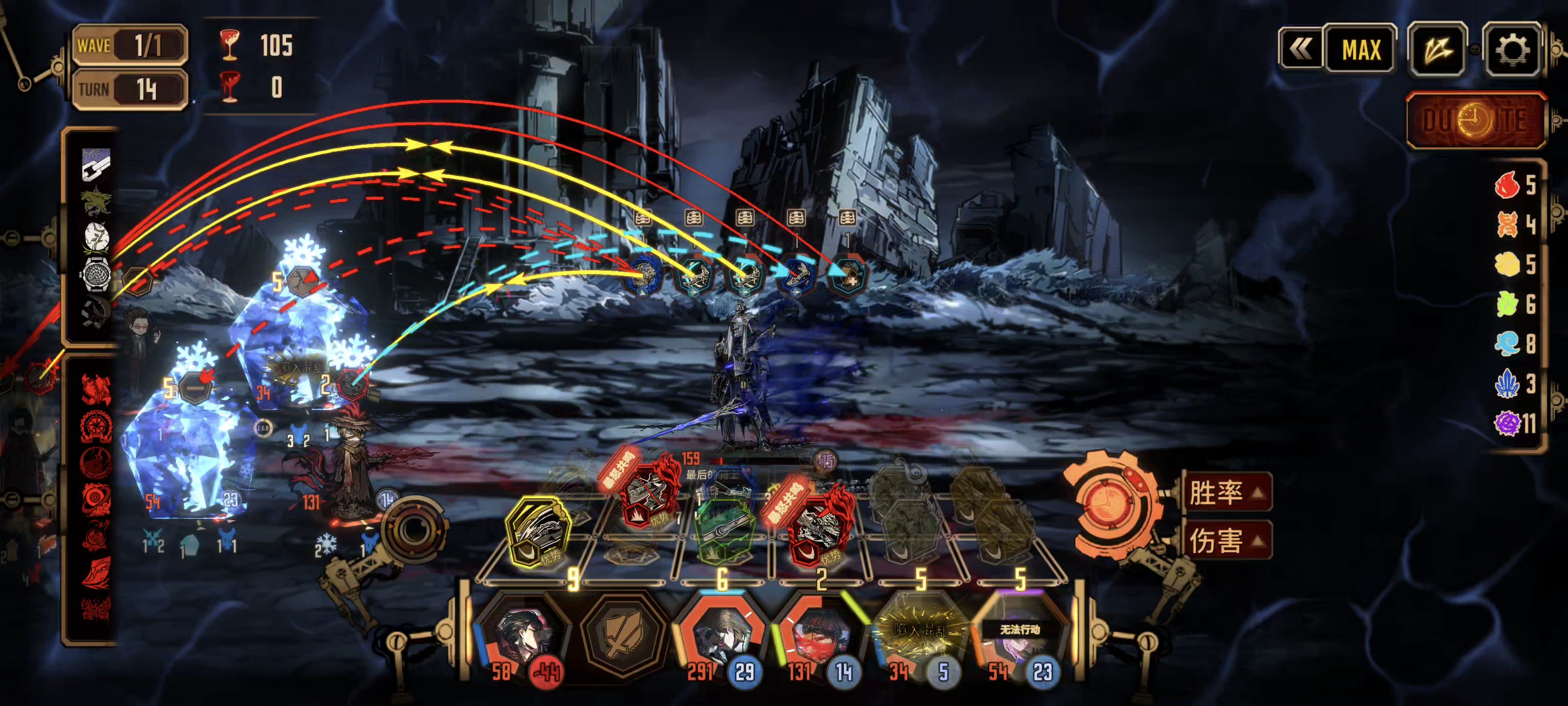Image resolution: width=1568 pixels, height=706 pixels.
Task: Select the 无法行动 sinner portrait
Action: [1019, 635]
